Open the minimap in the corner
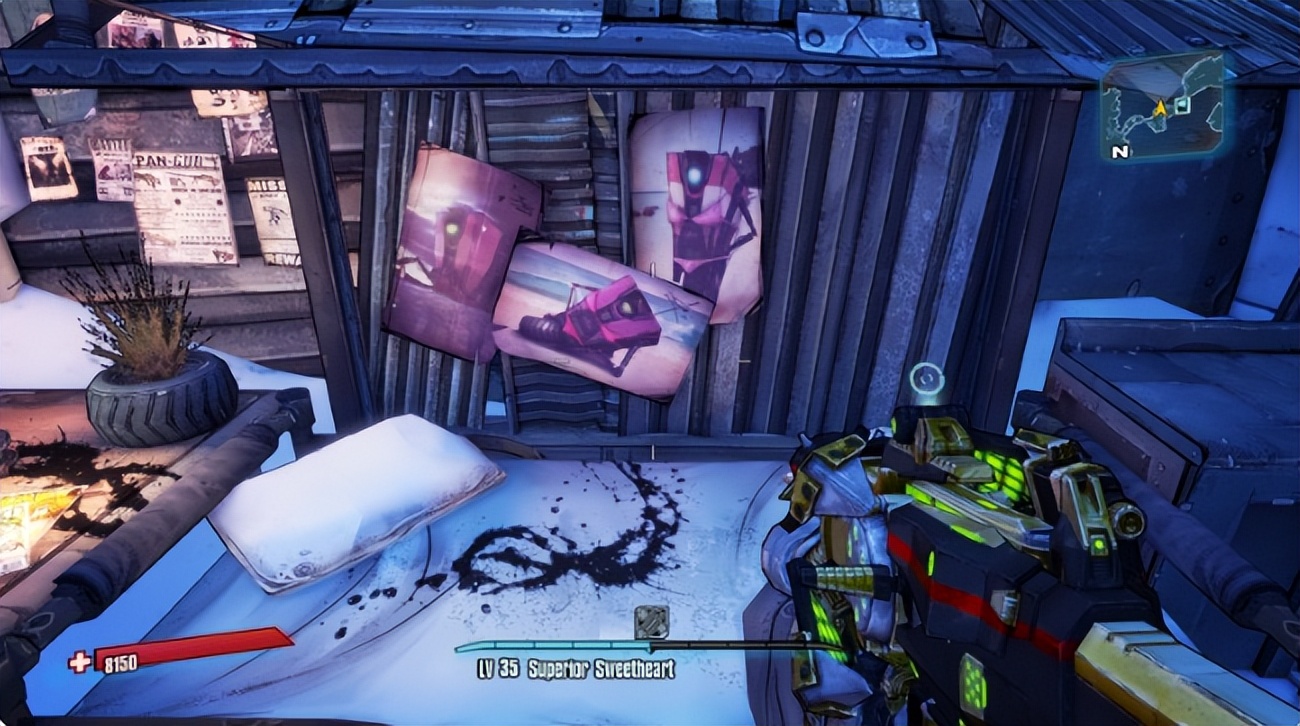1300x726 pixels. tap(1161, 106)
